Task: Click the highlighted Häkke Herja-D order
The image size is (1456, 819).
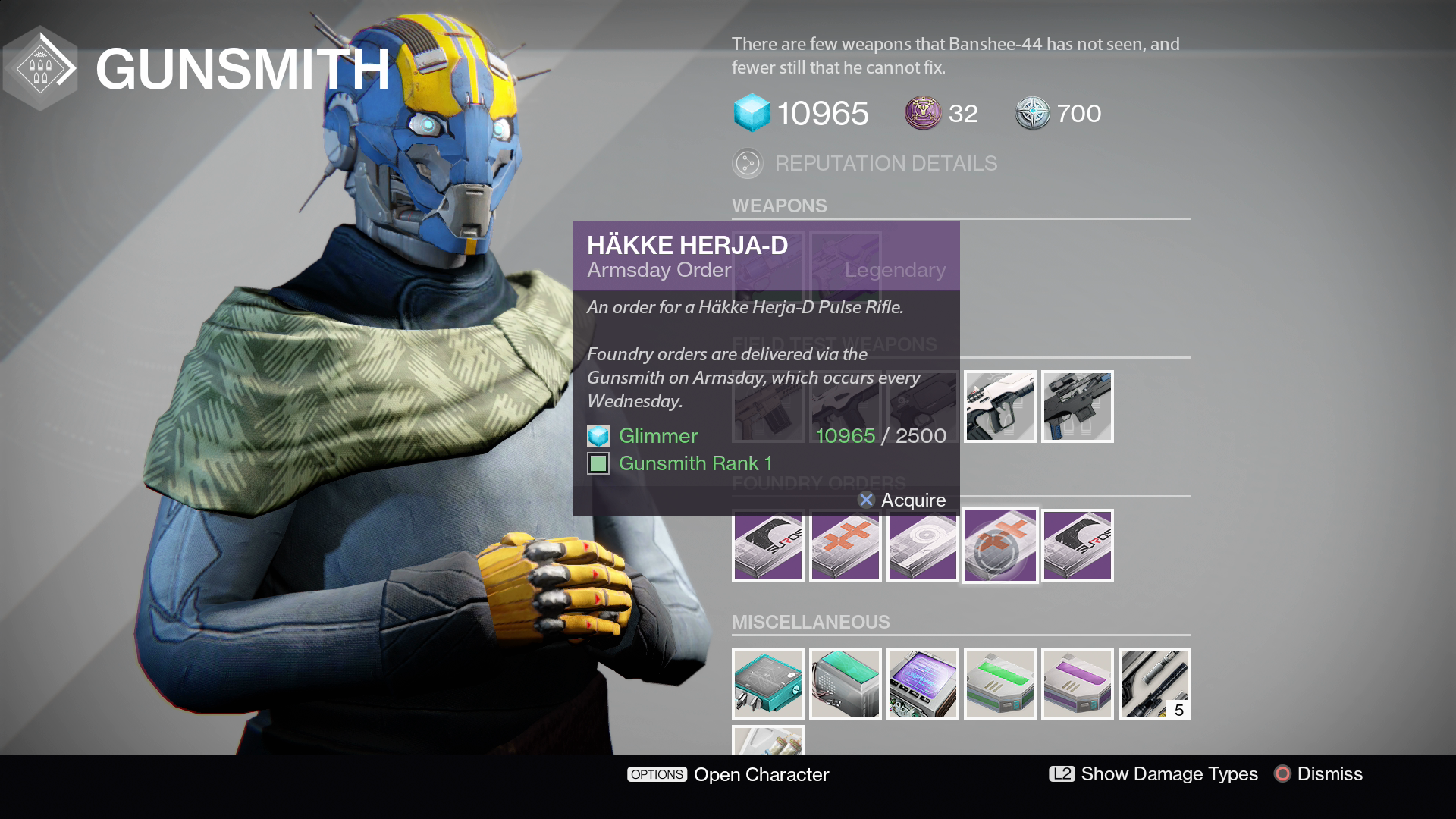Action: point(999,545)
